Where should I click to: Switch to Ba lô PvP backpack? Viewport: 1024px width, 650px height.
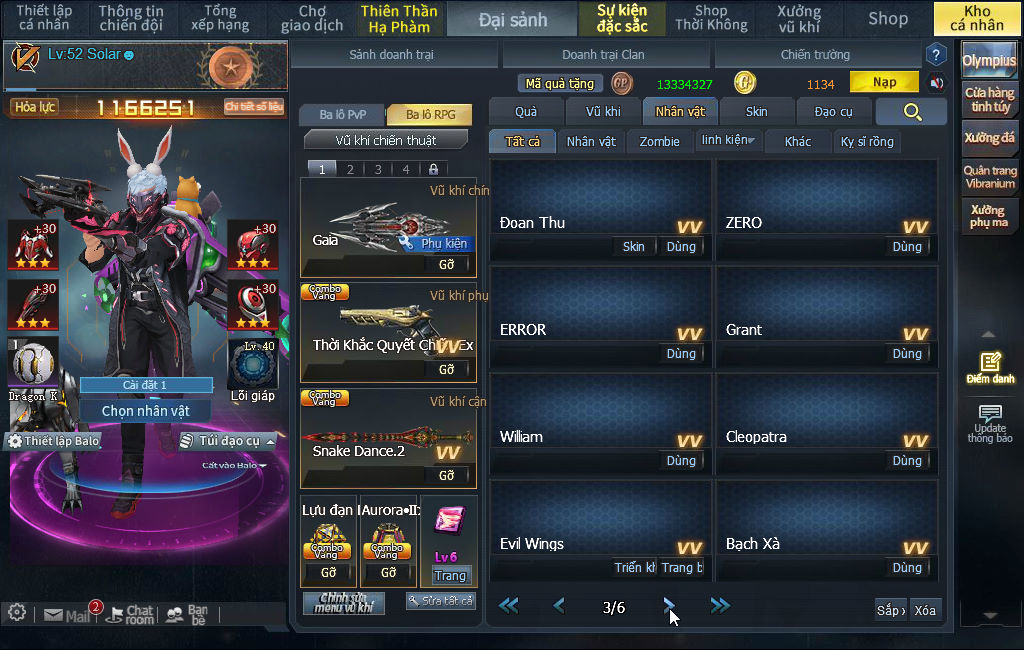point(344,115)
